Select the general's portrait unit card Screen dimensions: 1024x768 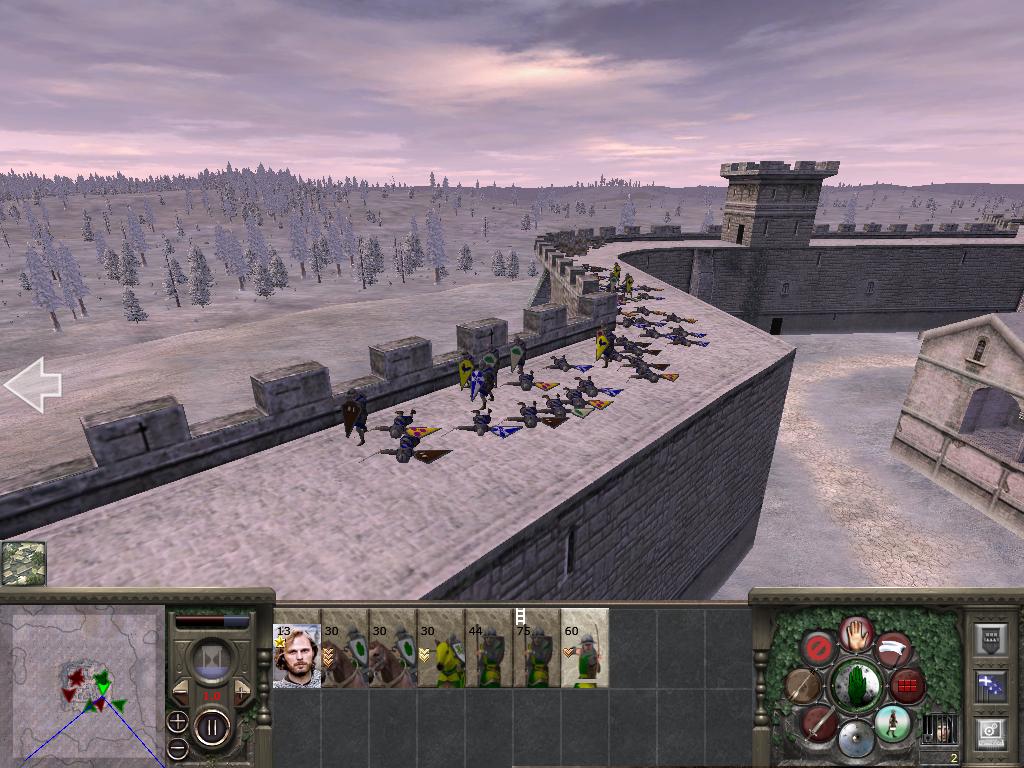[x=297, y=656]
